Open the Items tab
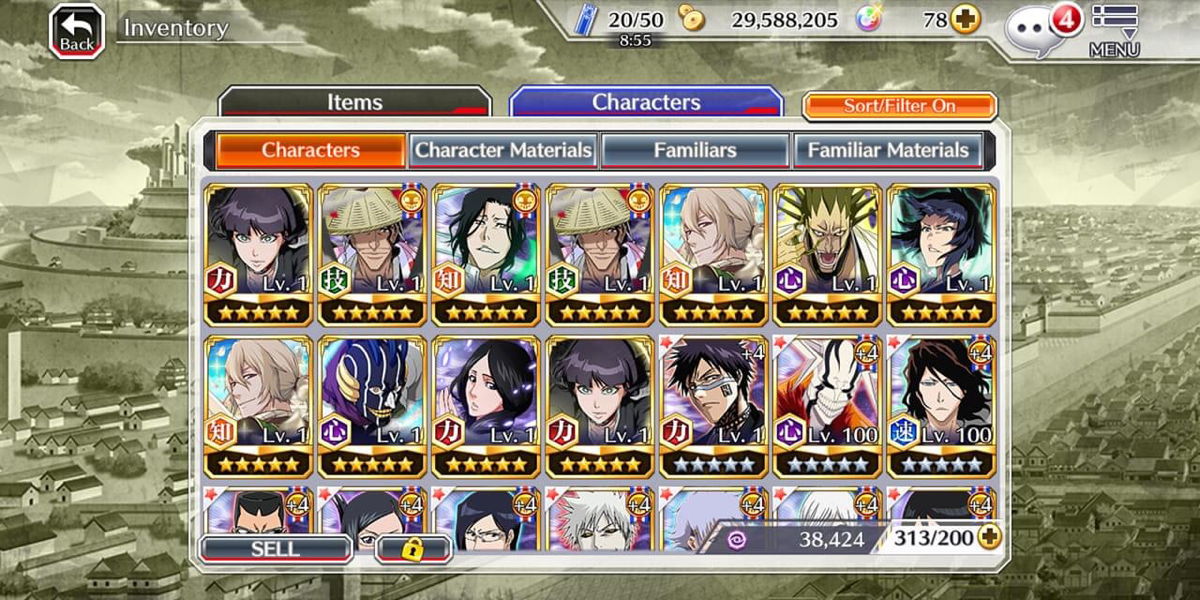The image size is (1200, 600). pyautogui.click(x=354, y=102)
